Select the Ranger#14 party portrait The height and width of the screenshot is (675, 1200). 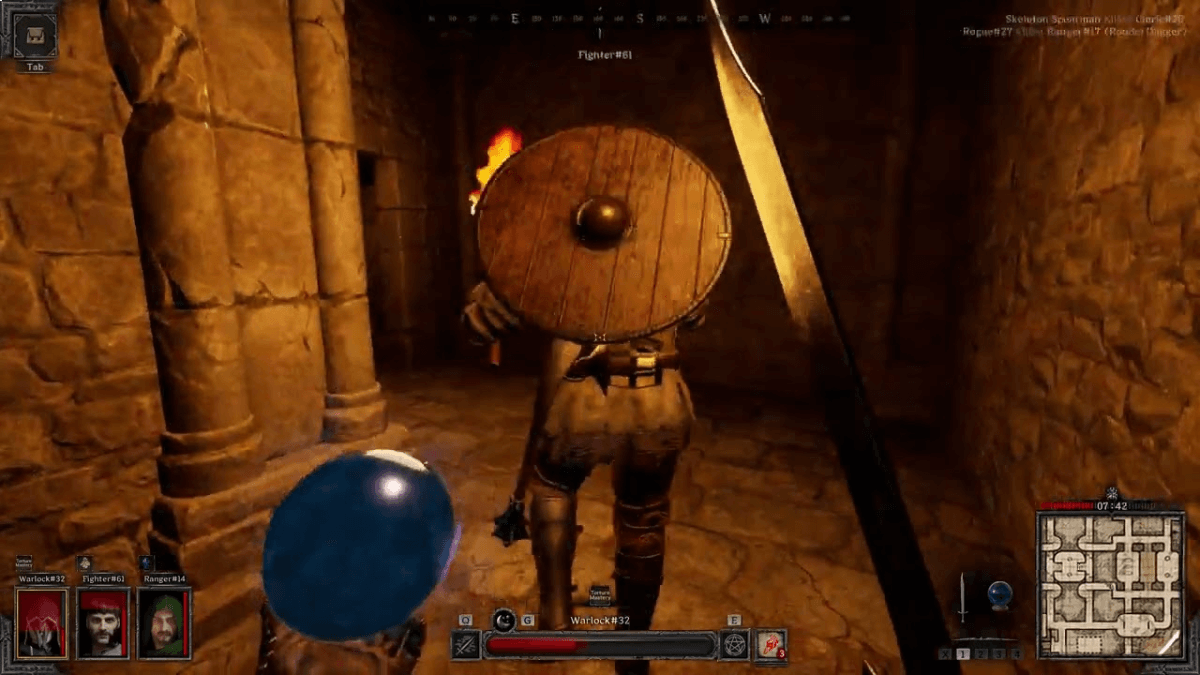point(164,623)
